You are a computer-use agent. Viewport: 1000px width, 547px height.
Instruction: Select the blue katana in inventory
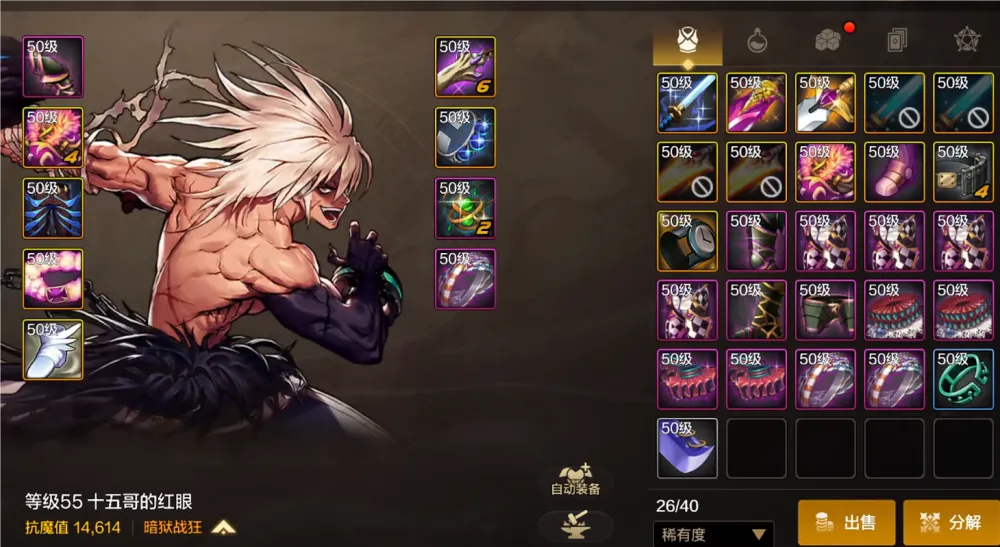(x=687, y=103)
